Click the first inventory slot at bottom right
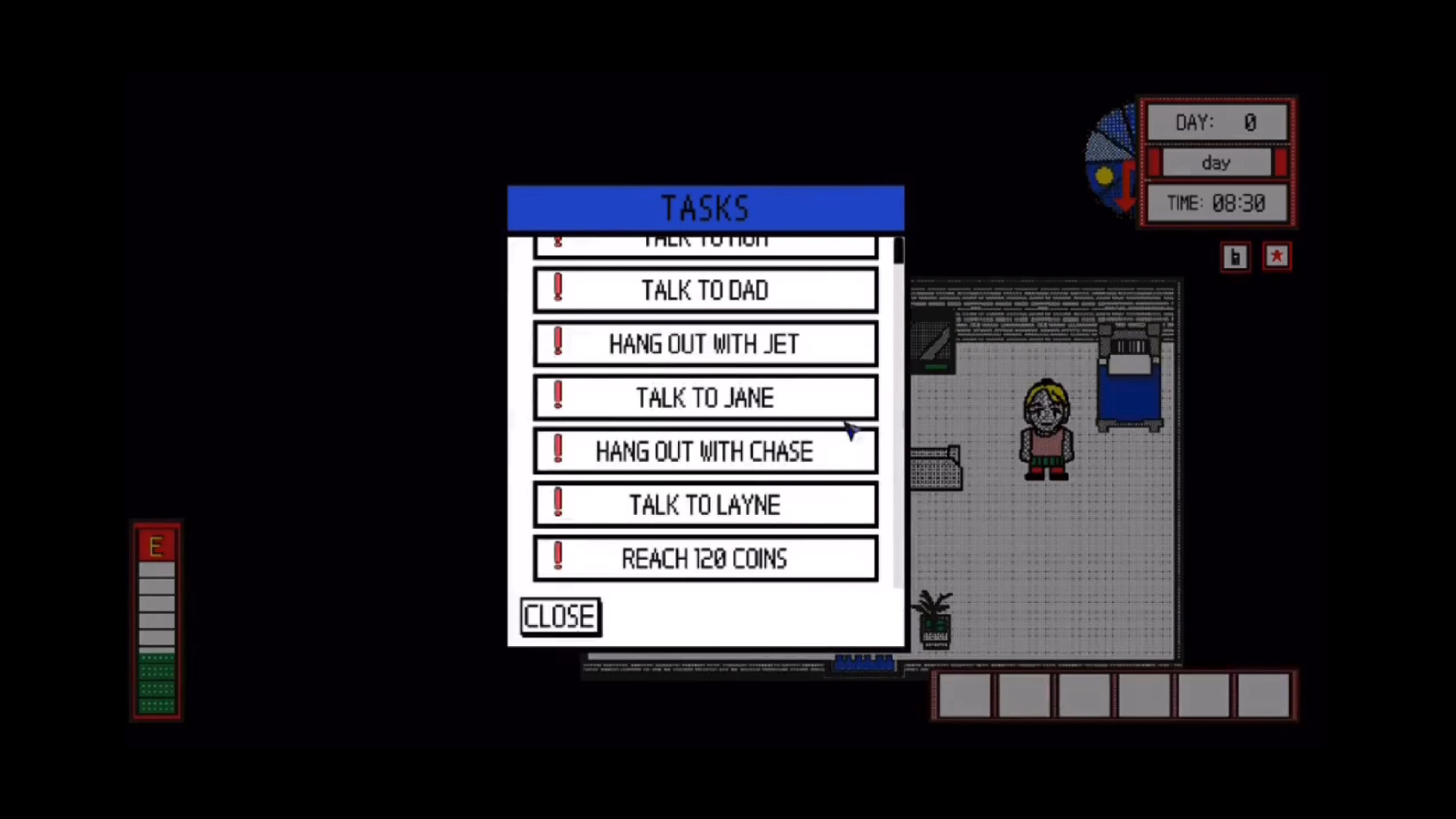Screen dimensions: 1456x819 (965, 694)
